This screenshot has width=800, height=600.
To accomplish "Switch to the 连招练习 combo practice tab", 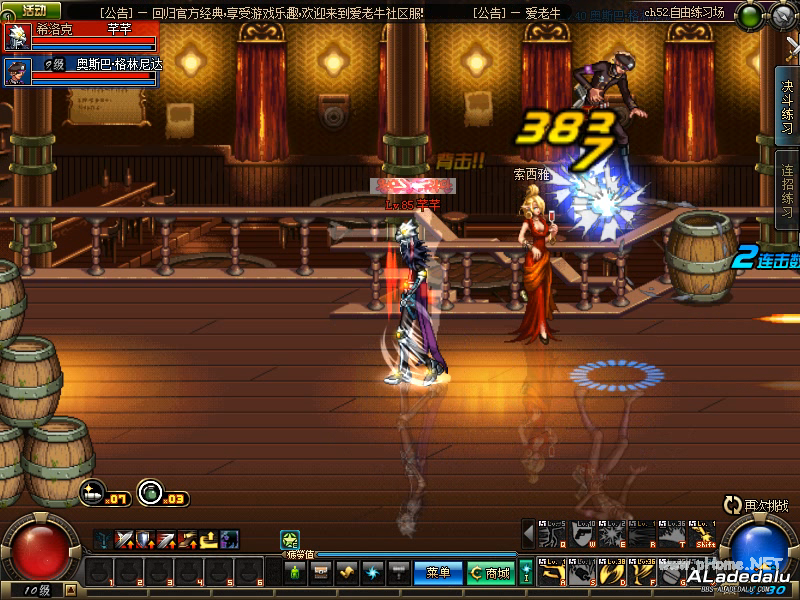I will tap(788, 191).
